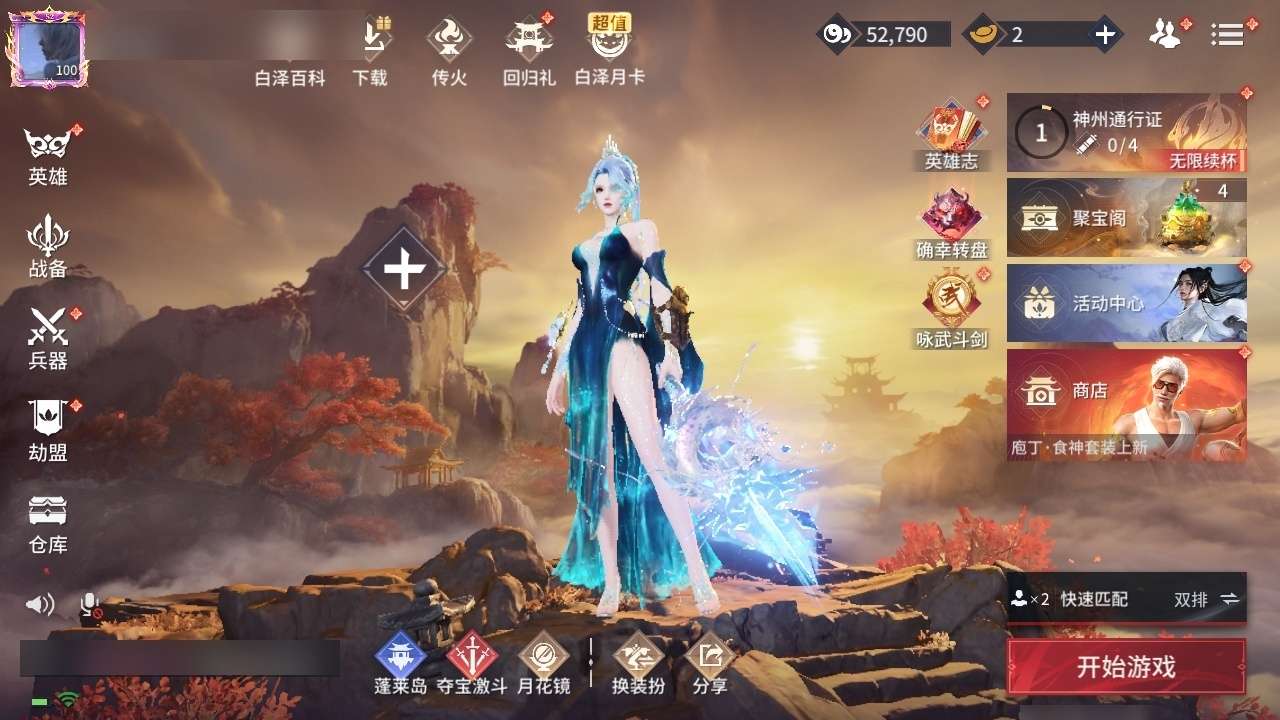Open the top-right list menu
This screenshot has width=1280, height=720.
tap(1227, 35)
